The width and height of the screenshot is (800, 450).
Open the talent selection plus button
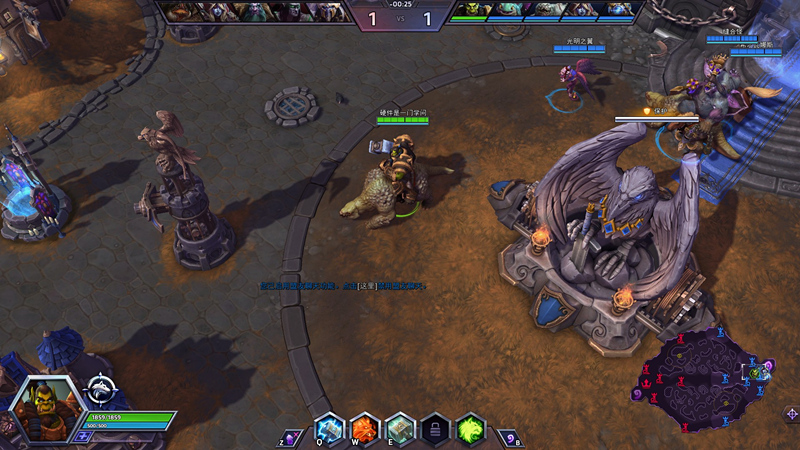84,436
